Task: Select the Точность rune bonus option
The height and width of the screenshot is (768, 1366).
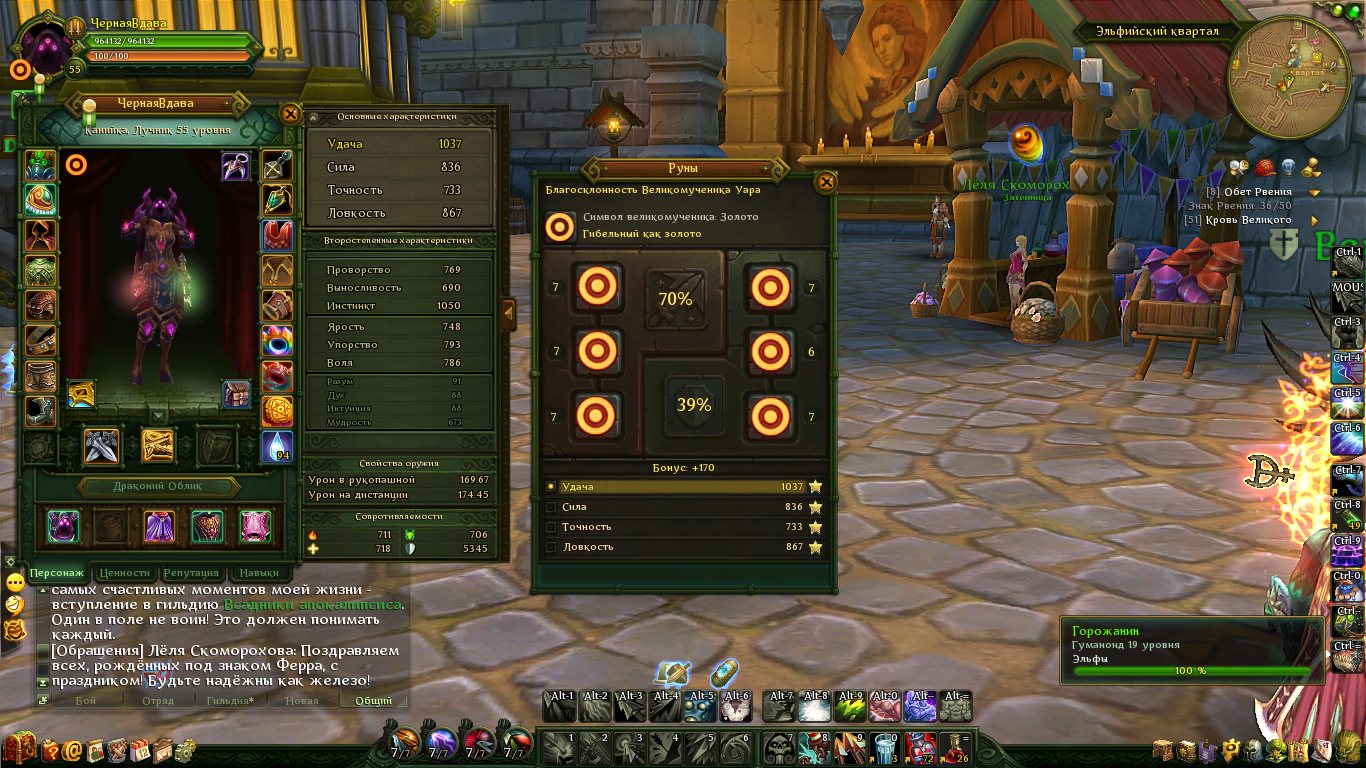Action: click(x=685, y=527)
